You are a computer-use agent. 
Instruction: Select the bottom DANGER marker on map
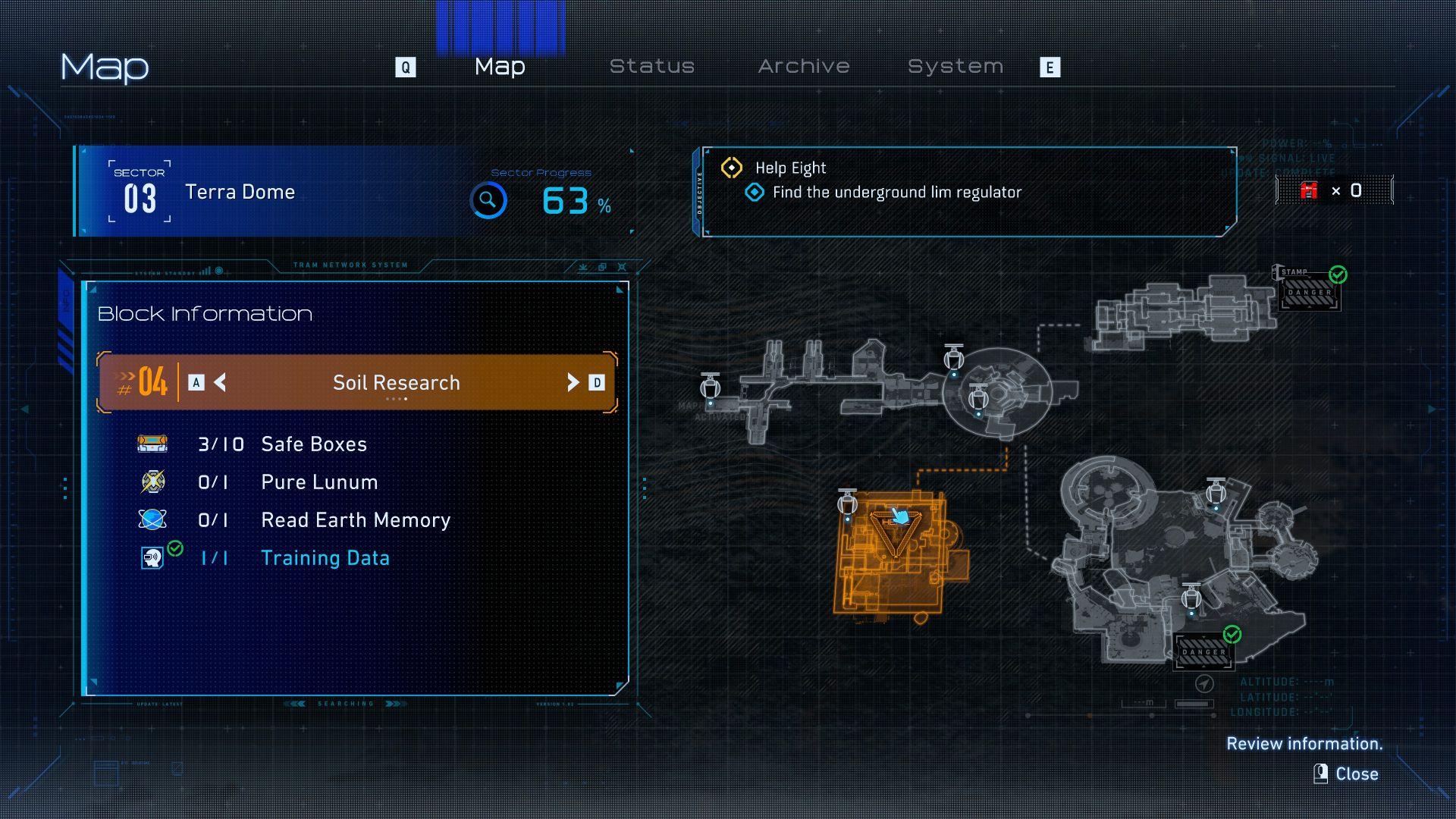pyautogui.click(x=1203, y=651)
